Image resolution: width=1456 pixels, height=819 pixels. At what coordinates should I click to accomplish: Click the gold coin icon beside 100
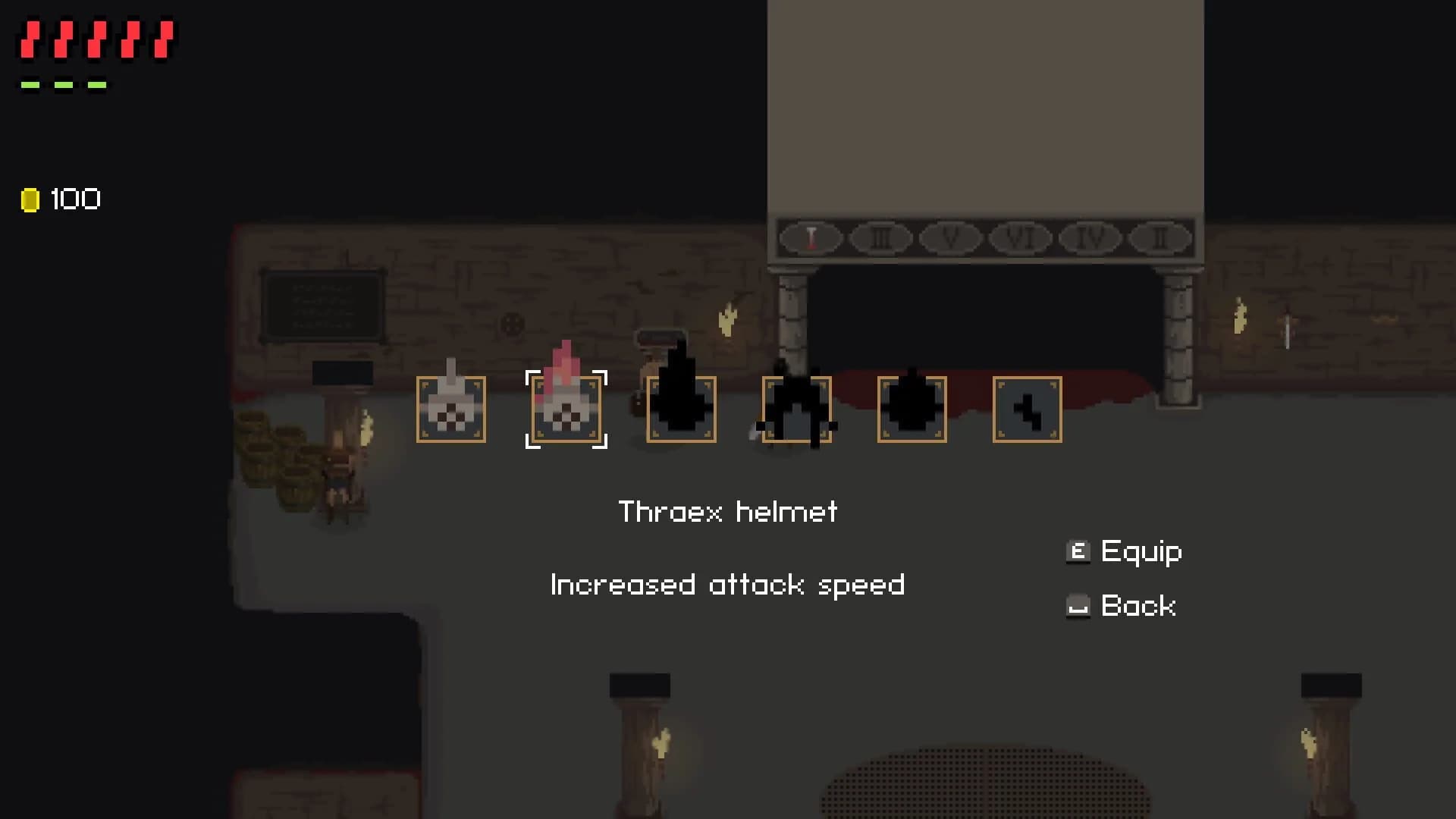(30, 199)
